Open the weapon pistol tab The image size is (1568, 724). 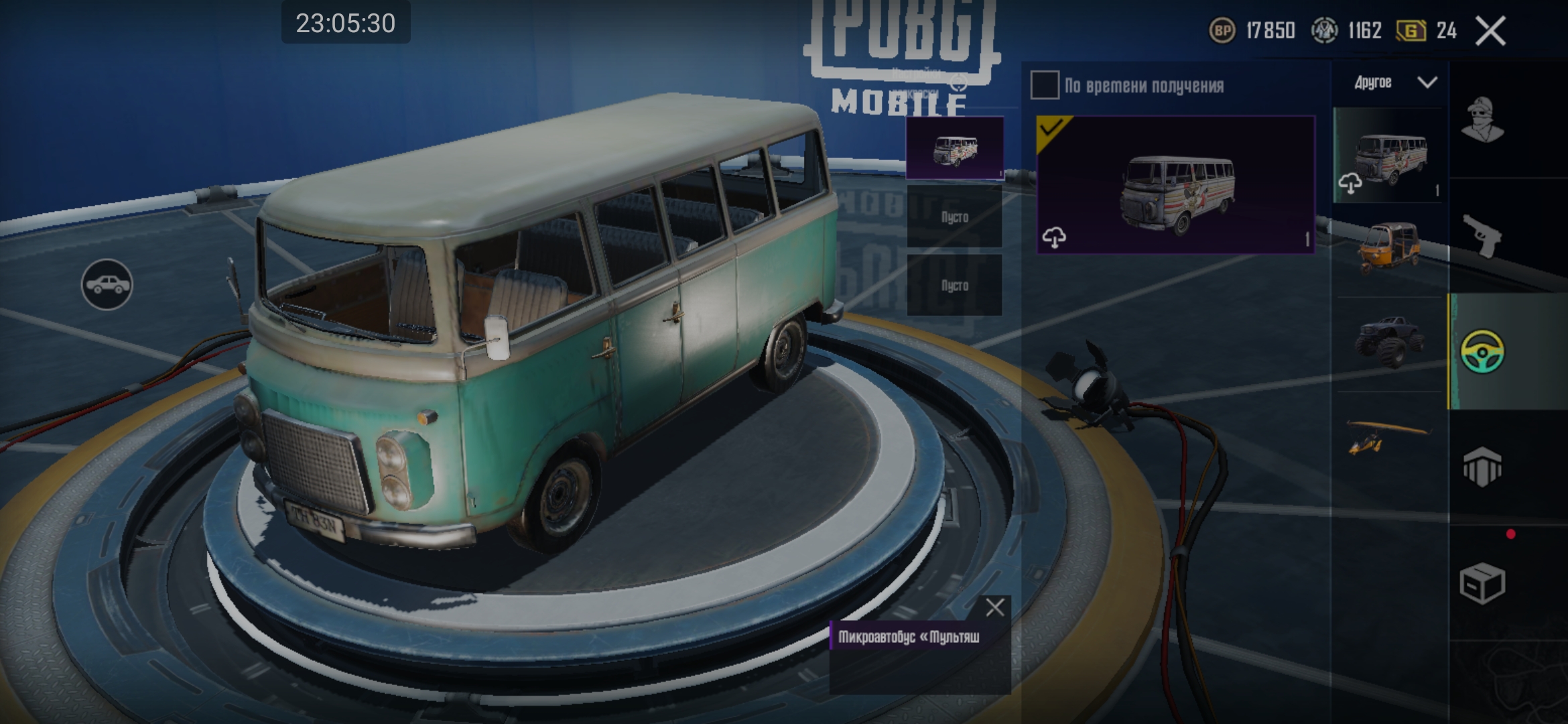point(1482,236)
